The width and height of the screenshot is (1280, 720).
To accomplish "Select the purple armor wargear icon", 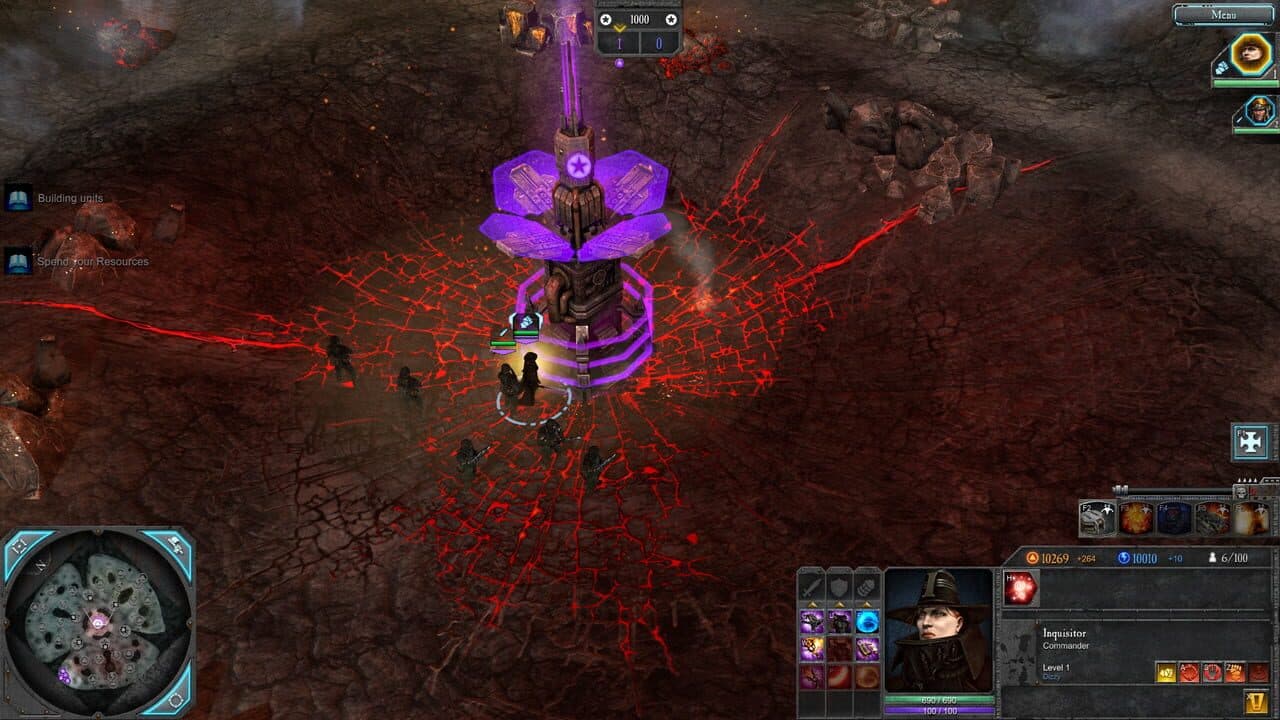I will [x=840, y=622].
